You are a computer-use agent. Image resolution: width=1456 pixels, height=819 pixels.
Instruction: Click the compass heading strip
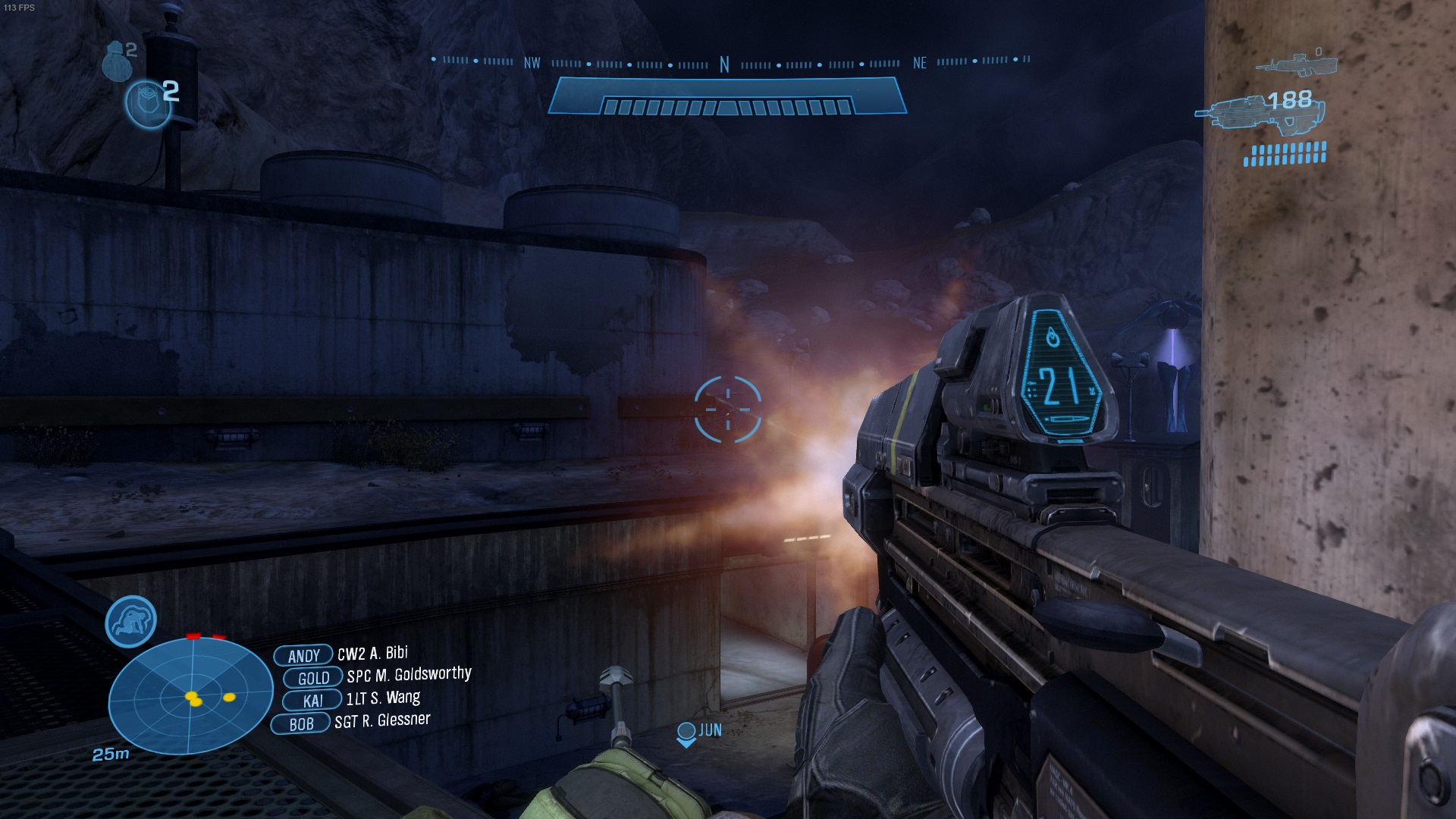click(x=728, y=63)
